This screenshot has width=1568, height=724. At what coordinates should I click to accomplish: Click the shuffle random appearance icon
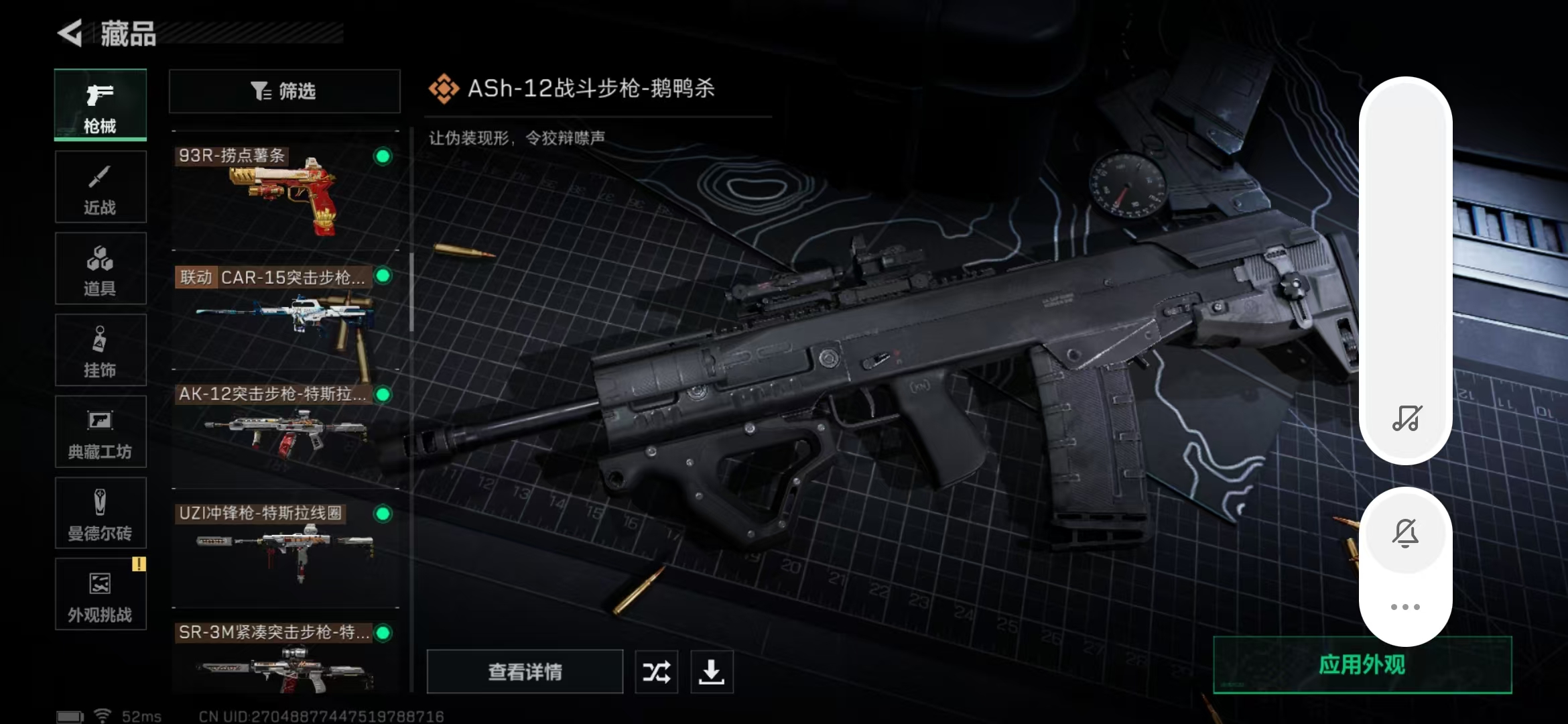[x=657, y=671]
